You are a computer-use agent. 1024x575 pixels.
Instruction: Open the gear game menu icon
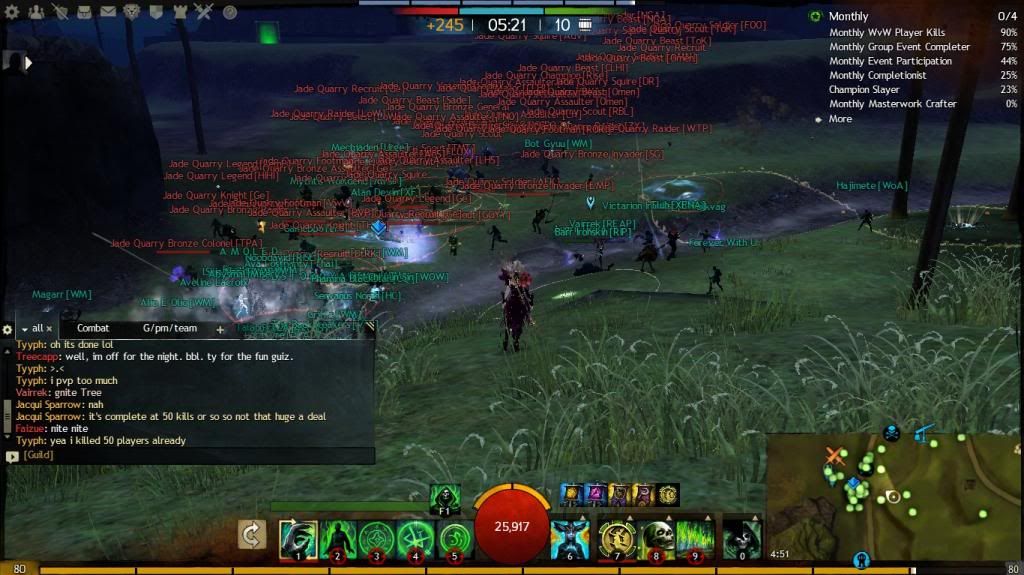(x=11, y=12)
